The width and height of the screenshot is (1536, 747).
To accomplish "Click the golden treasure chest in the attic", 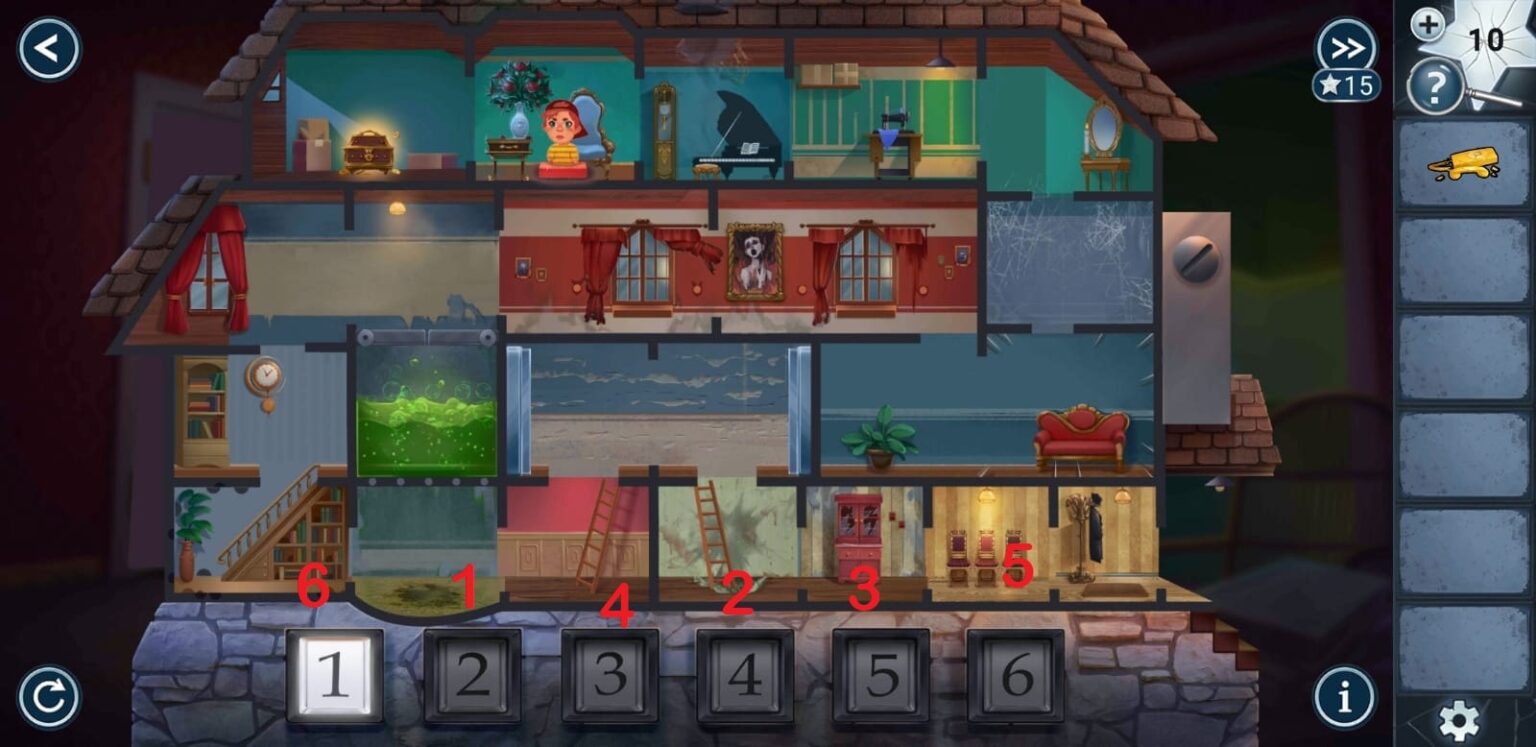I will pos(368,150).
